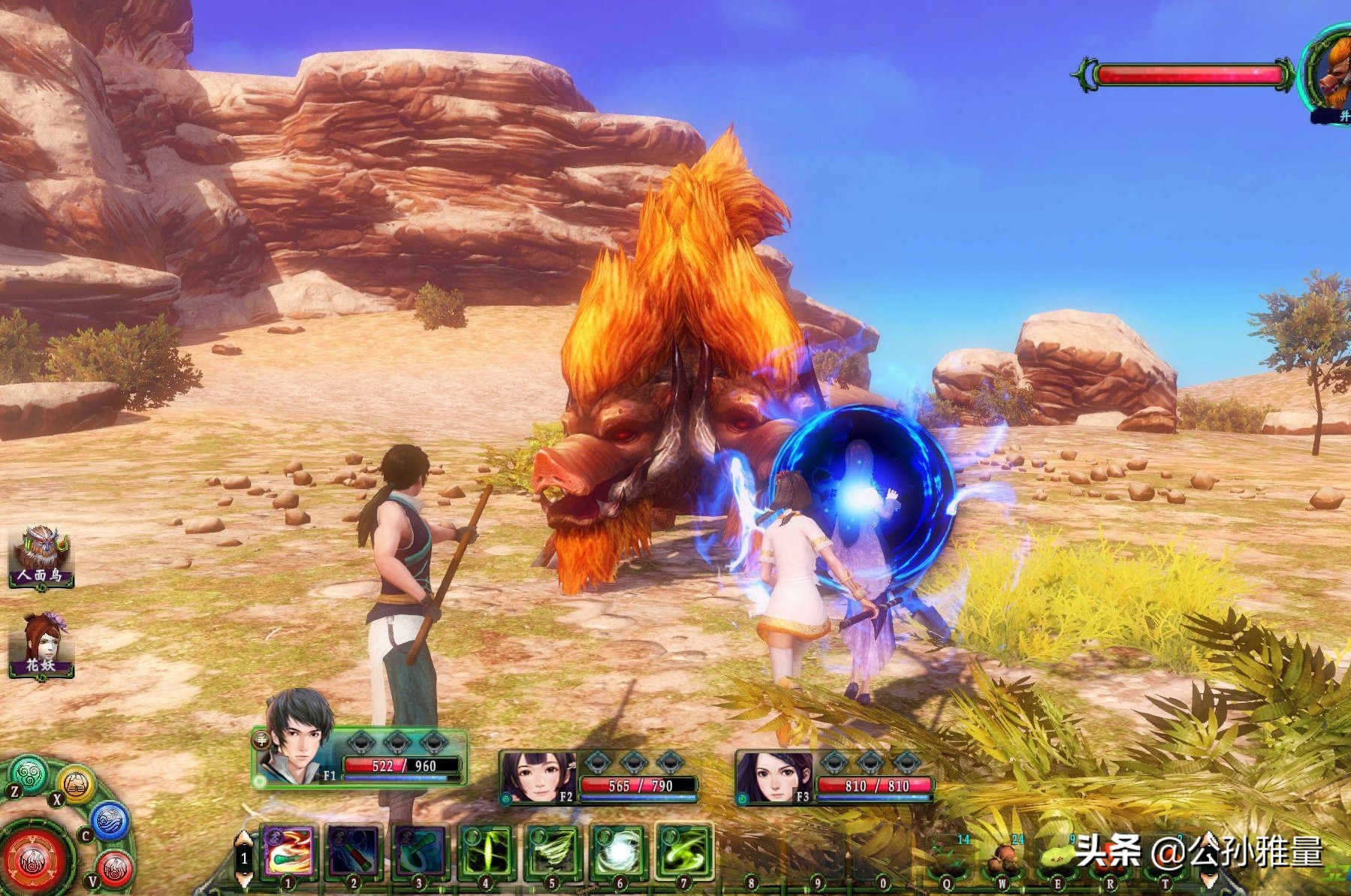The width and height of the screenshot is (1351, 896).
Task: Switch to the long-haired woman portrait F3
Action: [773, 779]
